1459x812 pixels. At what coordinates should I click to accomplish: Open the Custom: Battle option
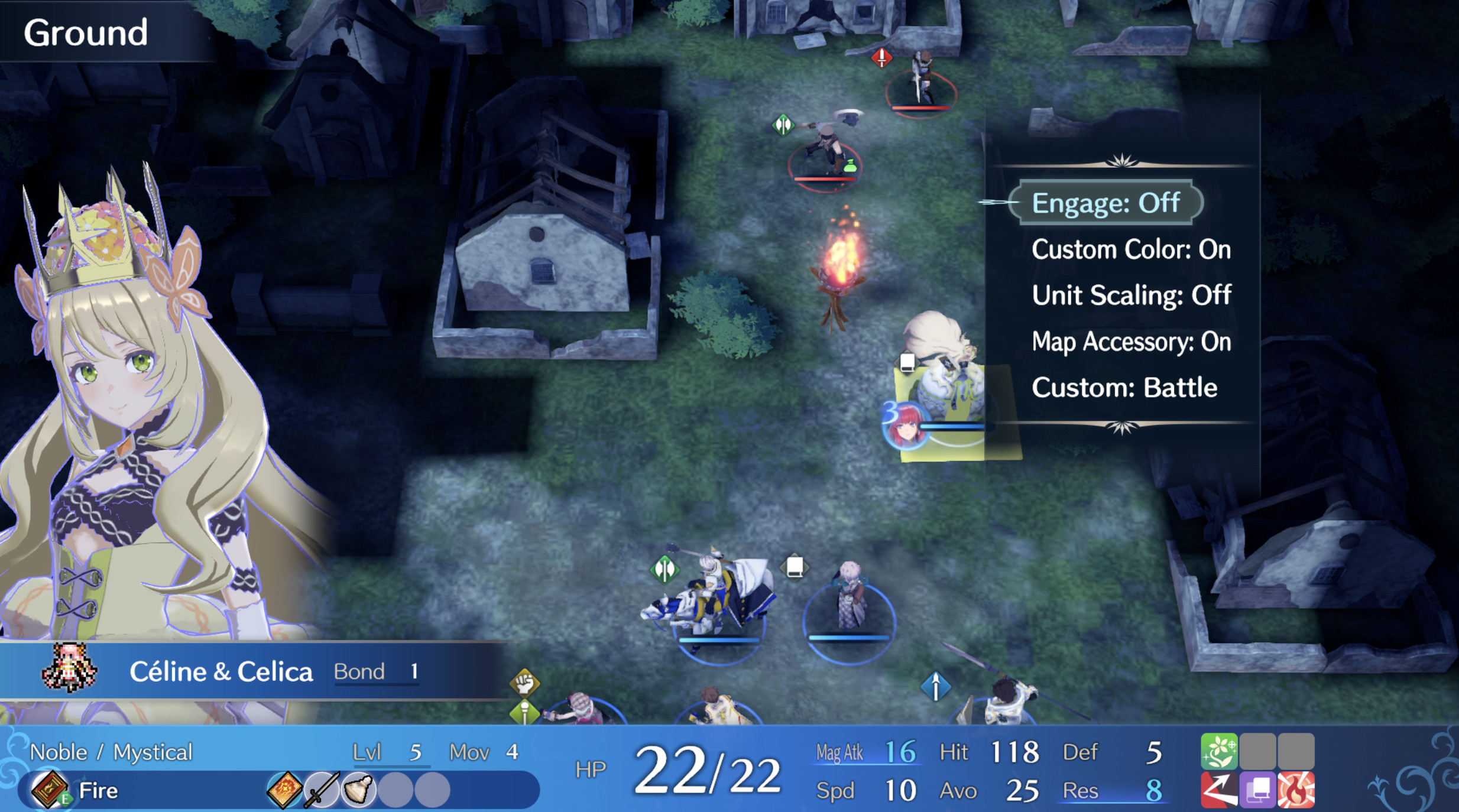1125,387
